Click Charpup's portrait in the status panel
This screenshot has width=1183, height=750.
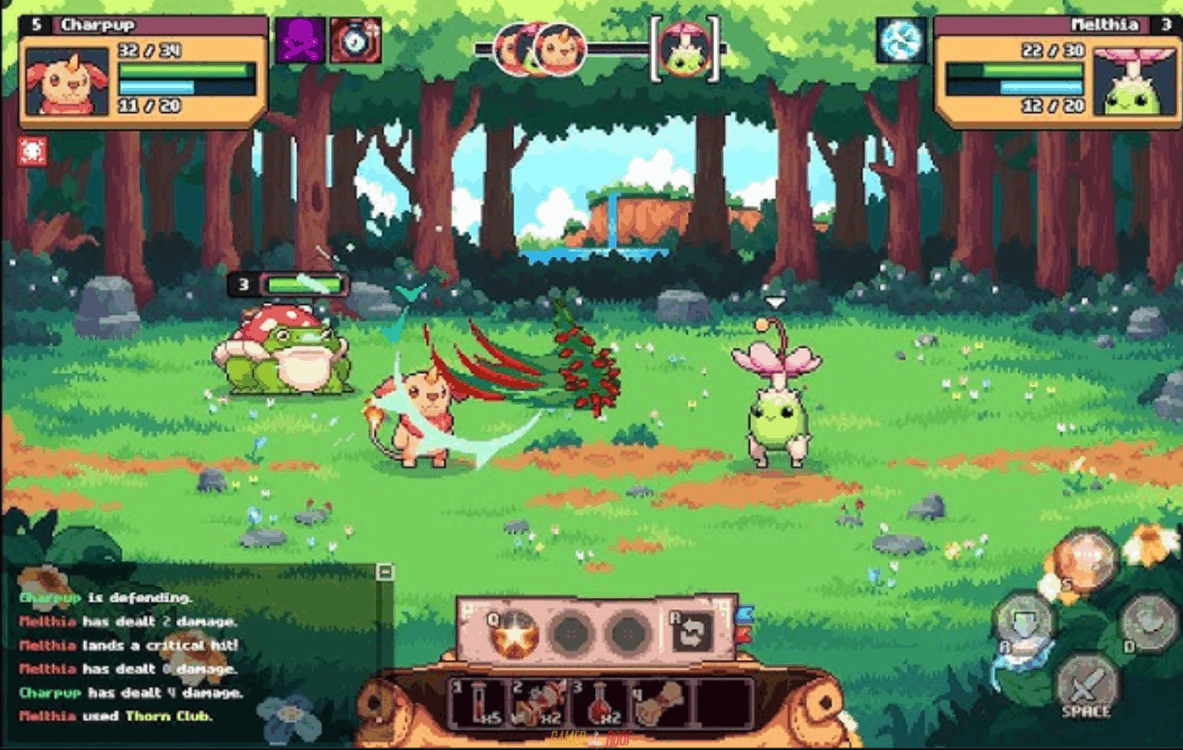(67, 81)
